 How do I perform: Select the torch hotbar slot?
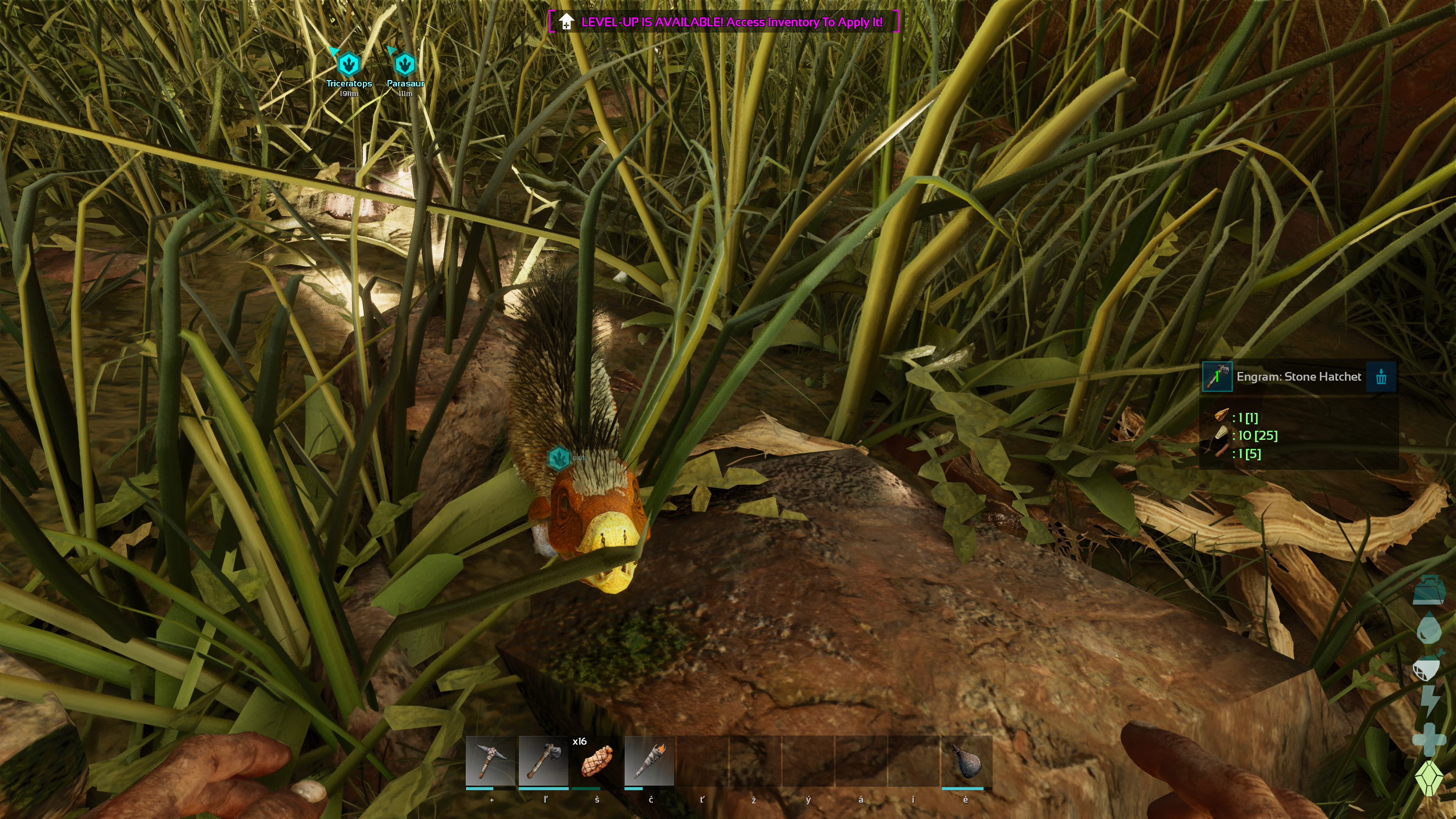coord(649,761)
